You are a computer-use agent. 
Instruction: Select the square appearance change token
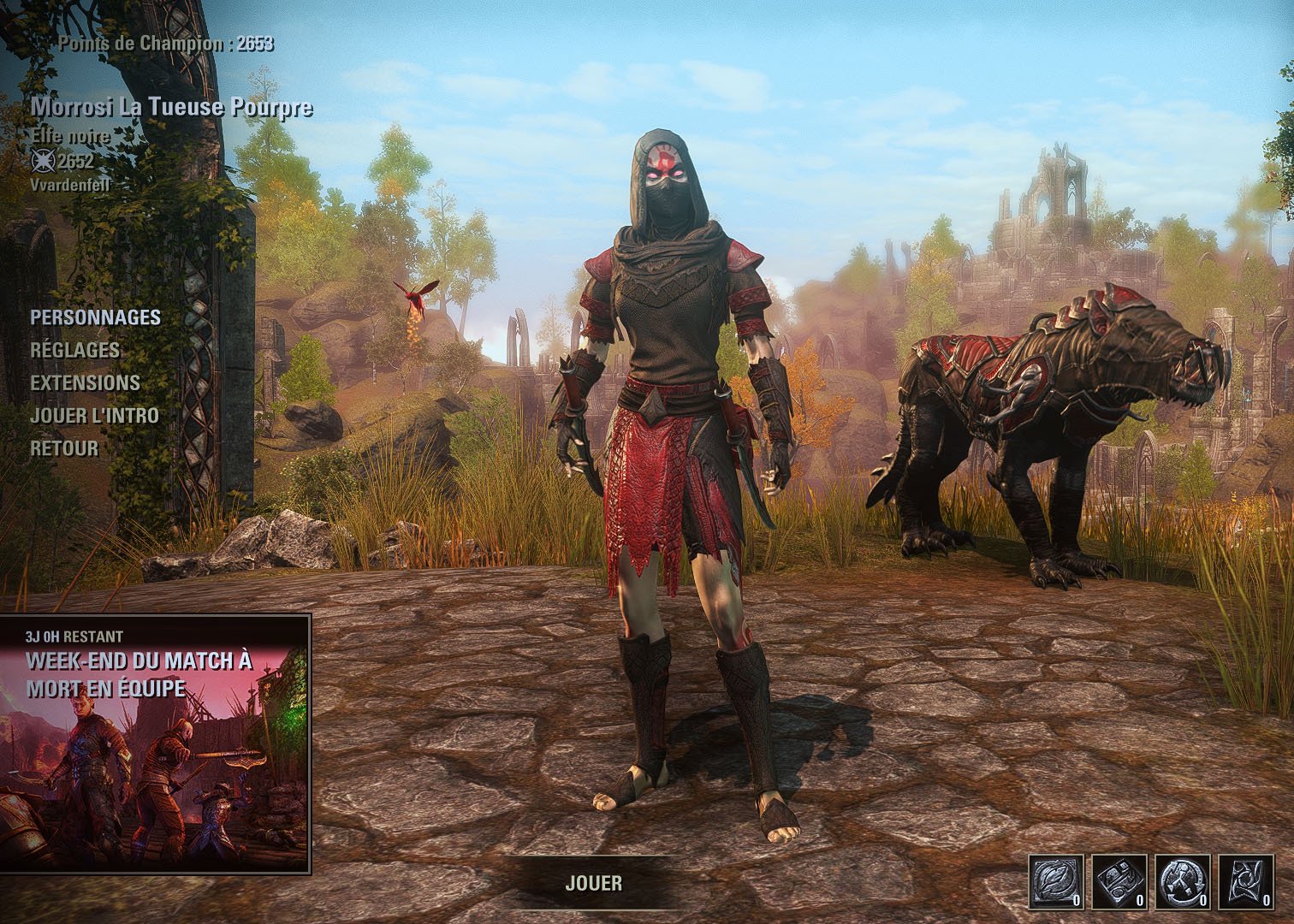(x=1119, y=881)
